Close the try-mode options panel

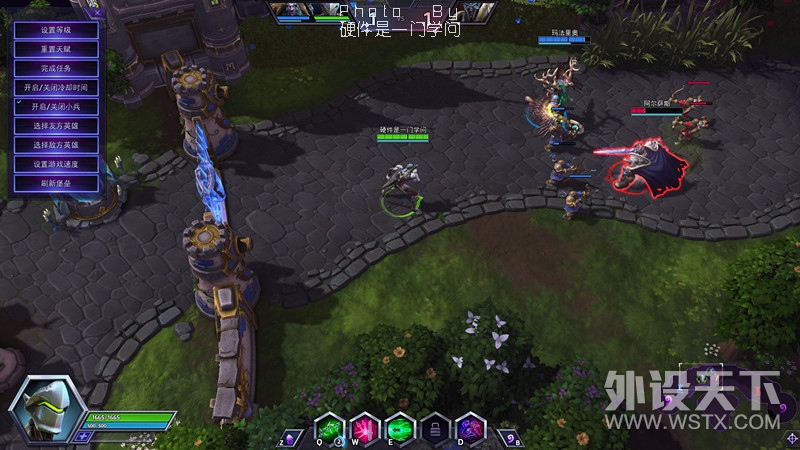tap(97, 14)
